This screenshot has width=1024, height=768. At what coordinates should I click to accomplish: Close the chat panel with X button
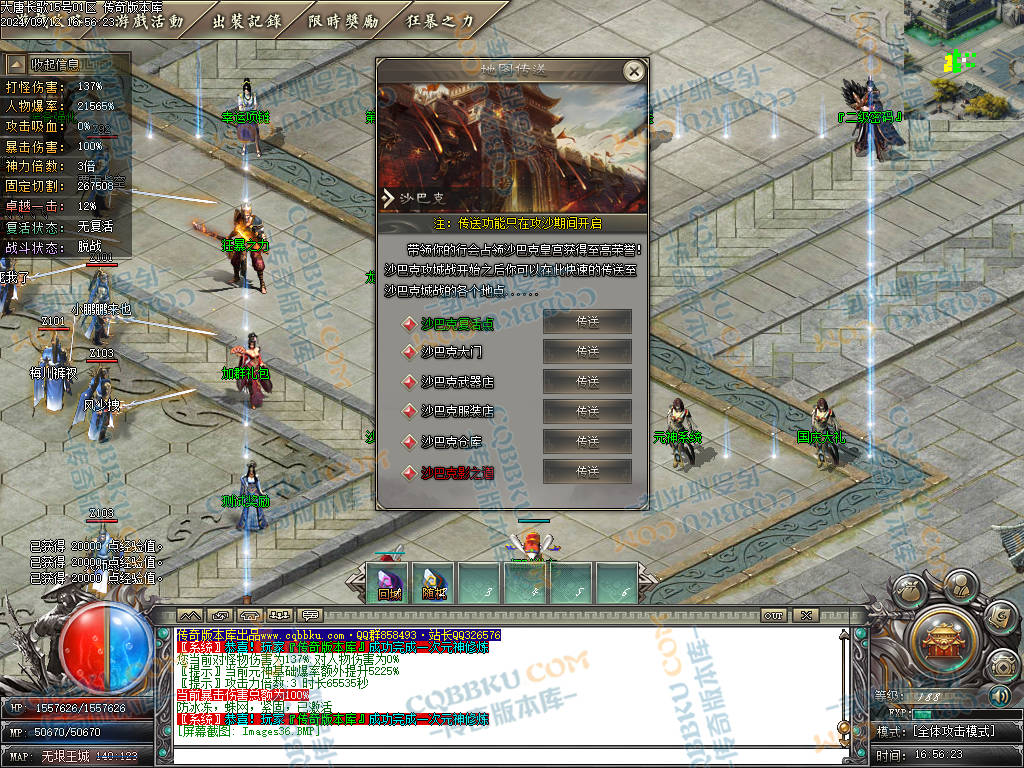coord(807,615)
